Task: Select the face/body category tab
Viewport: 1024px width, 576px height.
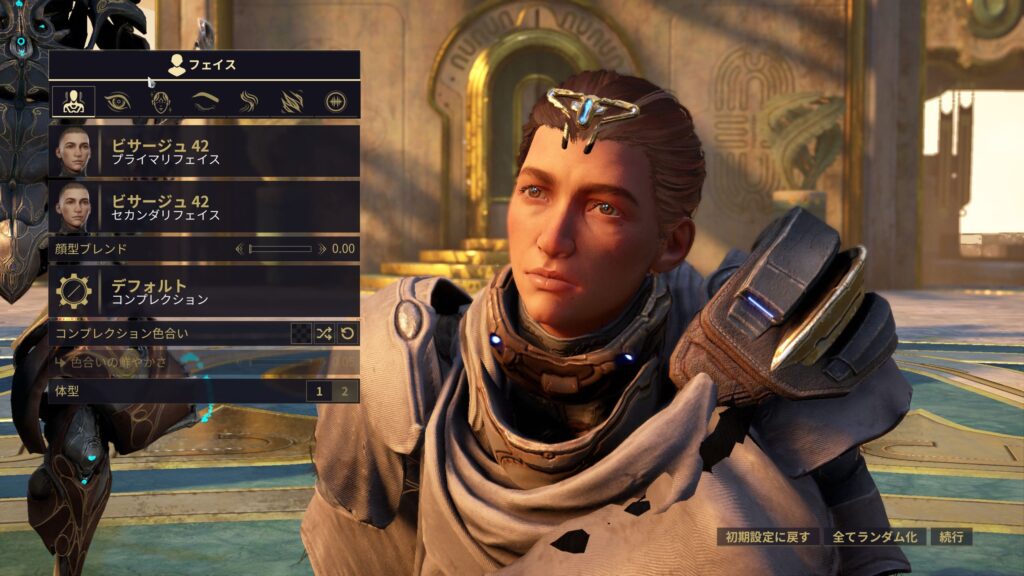Action: pyautogui.click(x=73, y=101)
